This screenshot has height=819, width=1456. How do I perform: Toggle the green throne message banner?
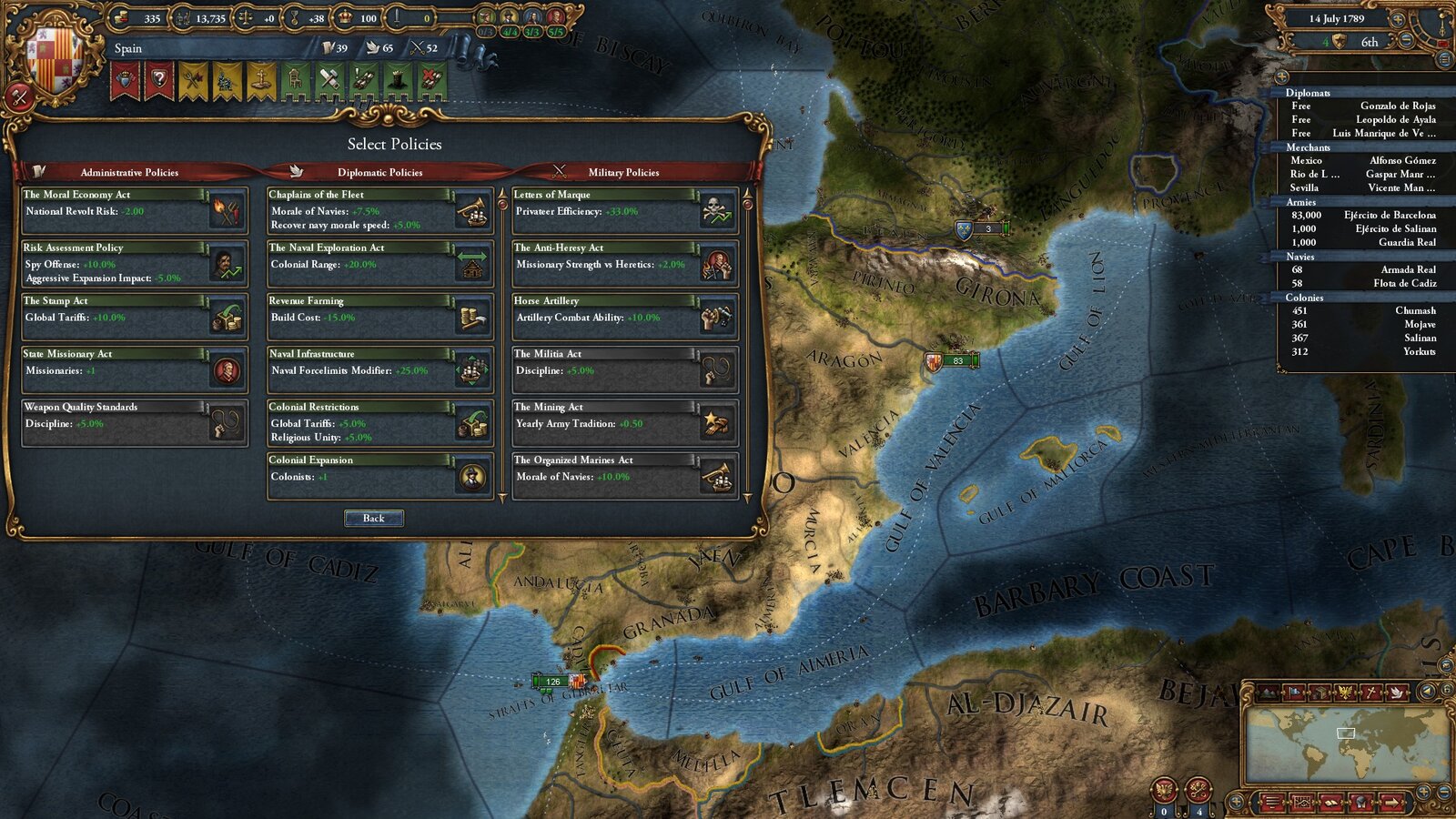pos(296,79)
